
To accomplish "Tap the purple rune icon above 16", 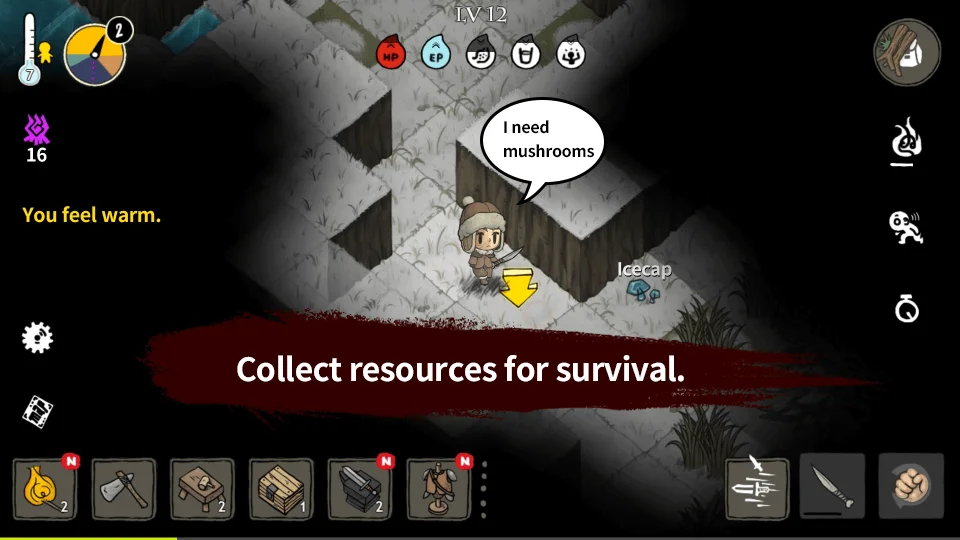I will pos(37,129).
